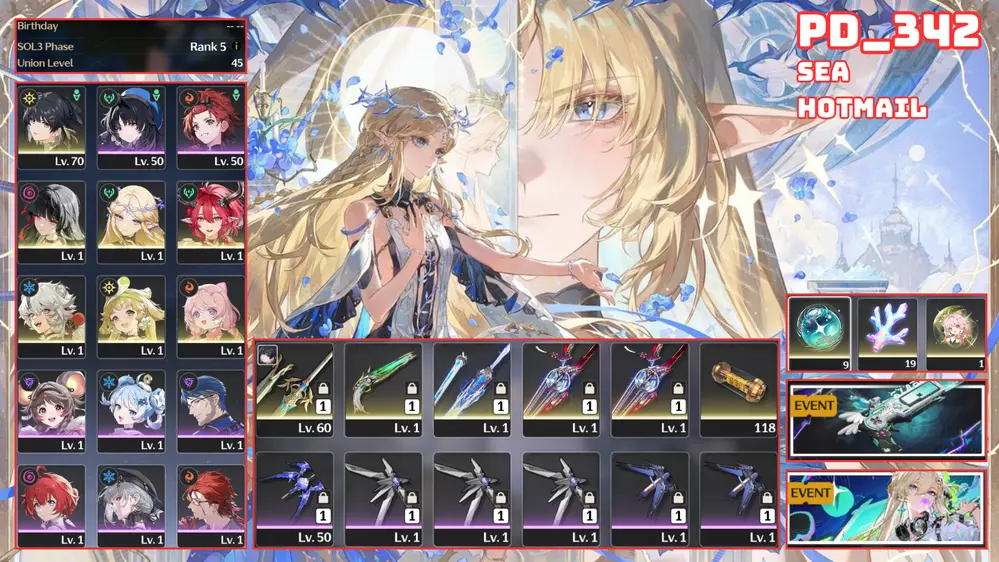Select the Lv. 60 golden weapon slot

pyautogui.click(x=295, y=391)
